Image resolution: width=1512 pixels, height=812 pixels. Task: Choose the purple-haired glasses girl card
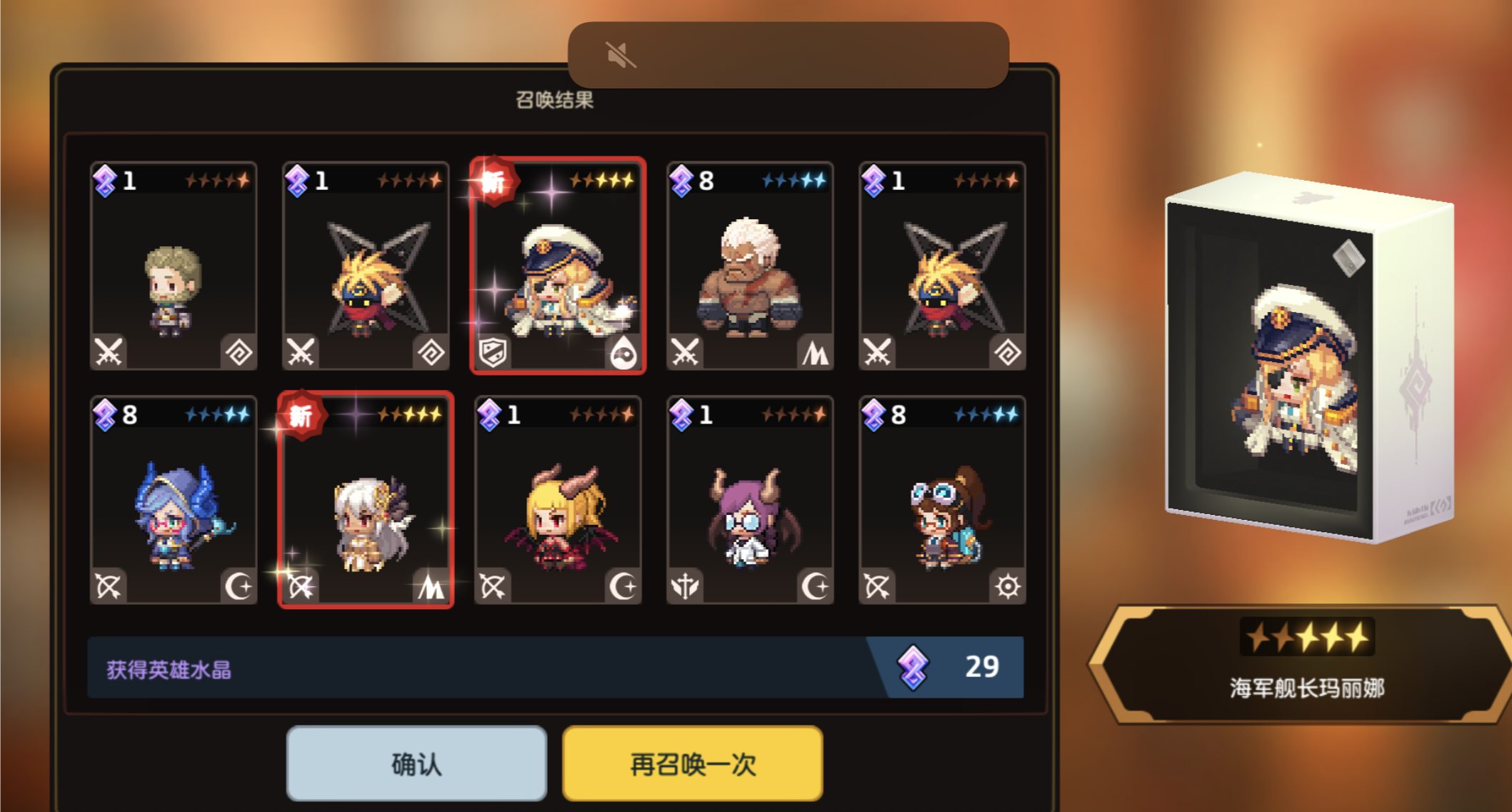click(x=749, y=500)
